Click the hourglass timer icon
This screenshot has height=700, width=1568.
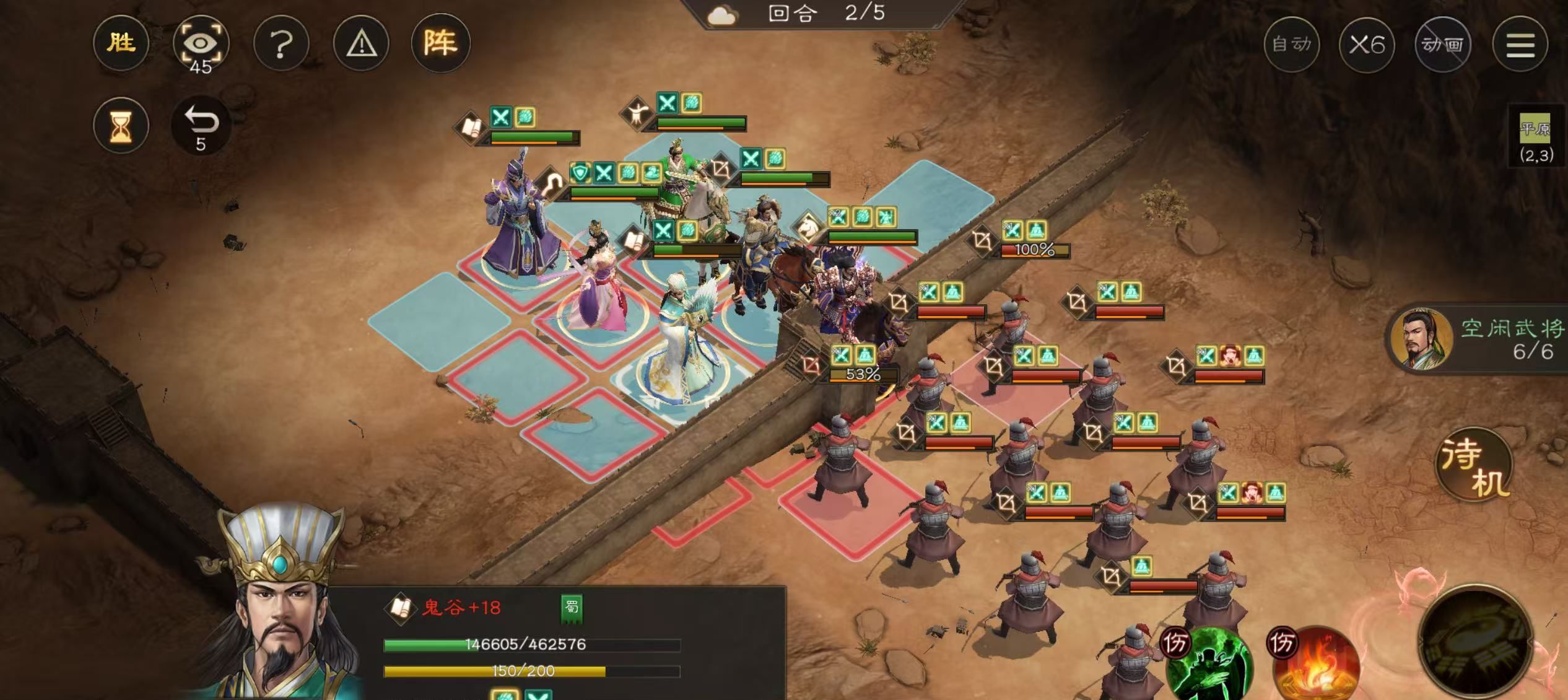point(121,125)
